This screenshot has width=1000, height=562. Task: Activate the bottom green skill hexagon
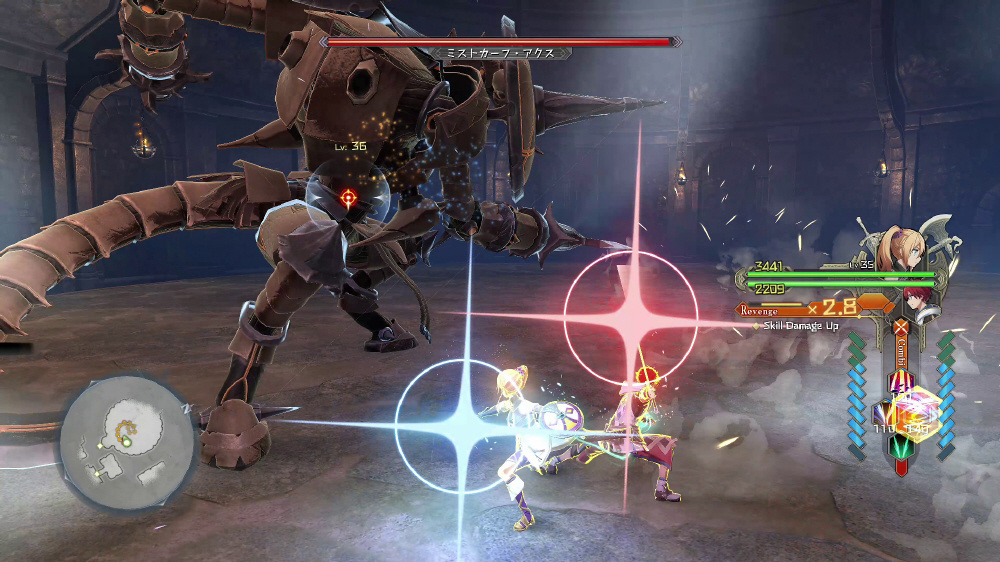(900, 445)
